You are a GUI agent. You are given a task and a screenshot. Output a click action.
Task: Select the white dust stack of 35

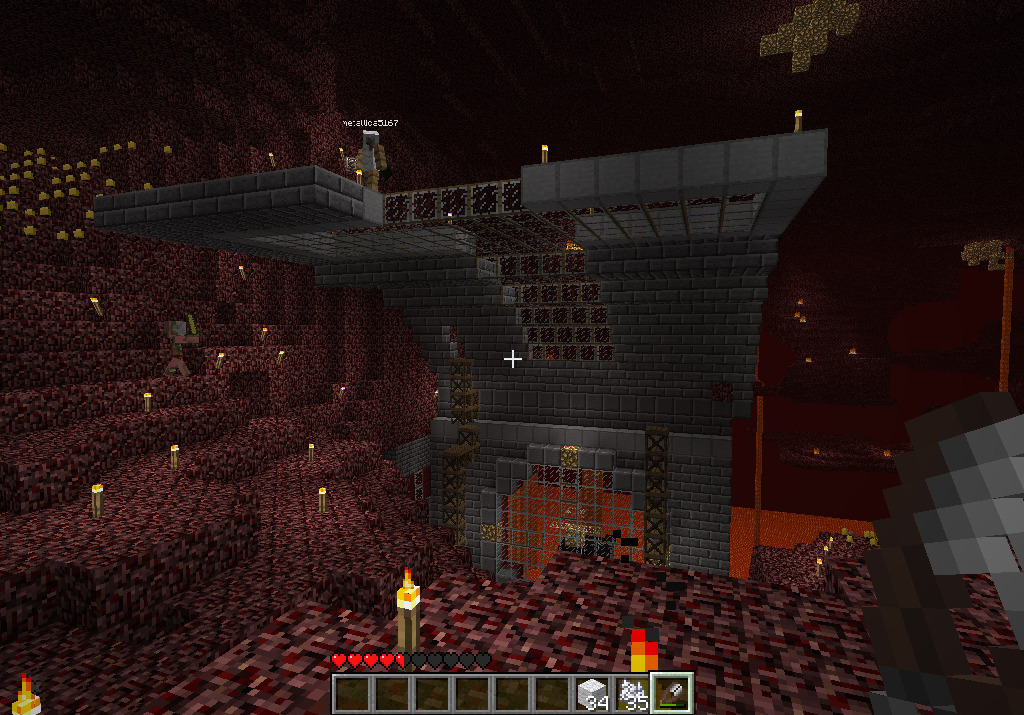click(x=632, y=692)
